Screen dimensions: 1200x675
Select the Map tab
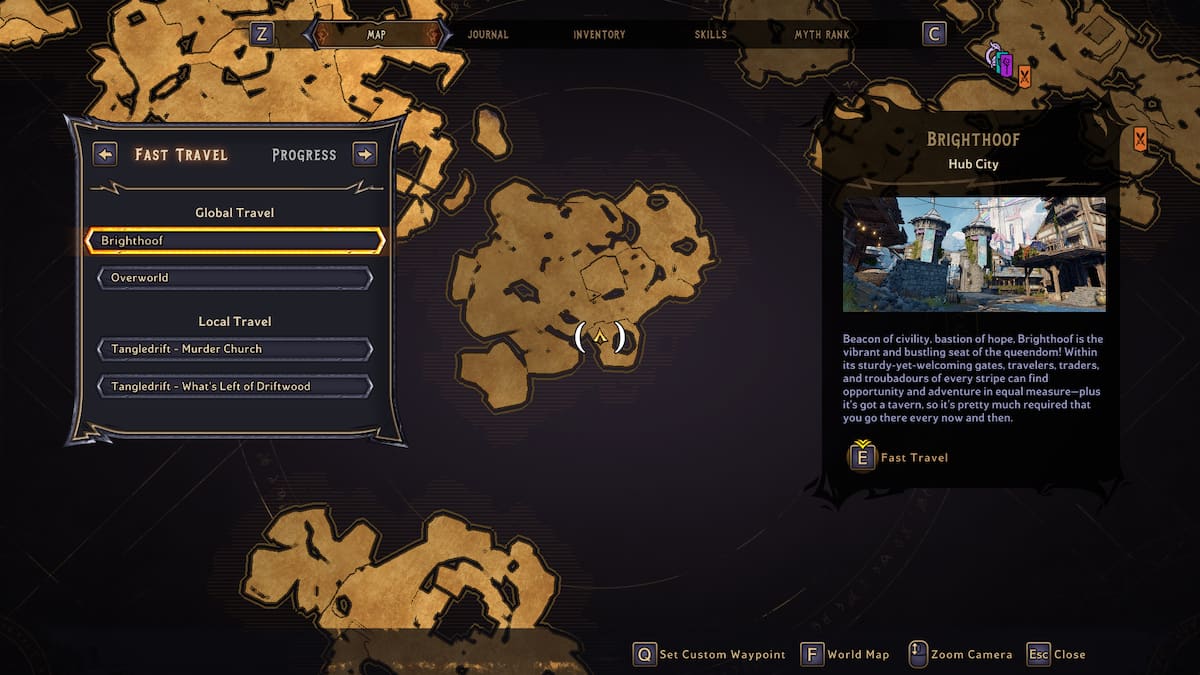click(x=376, y=34)
